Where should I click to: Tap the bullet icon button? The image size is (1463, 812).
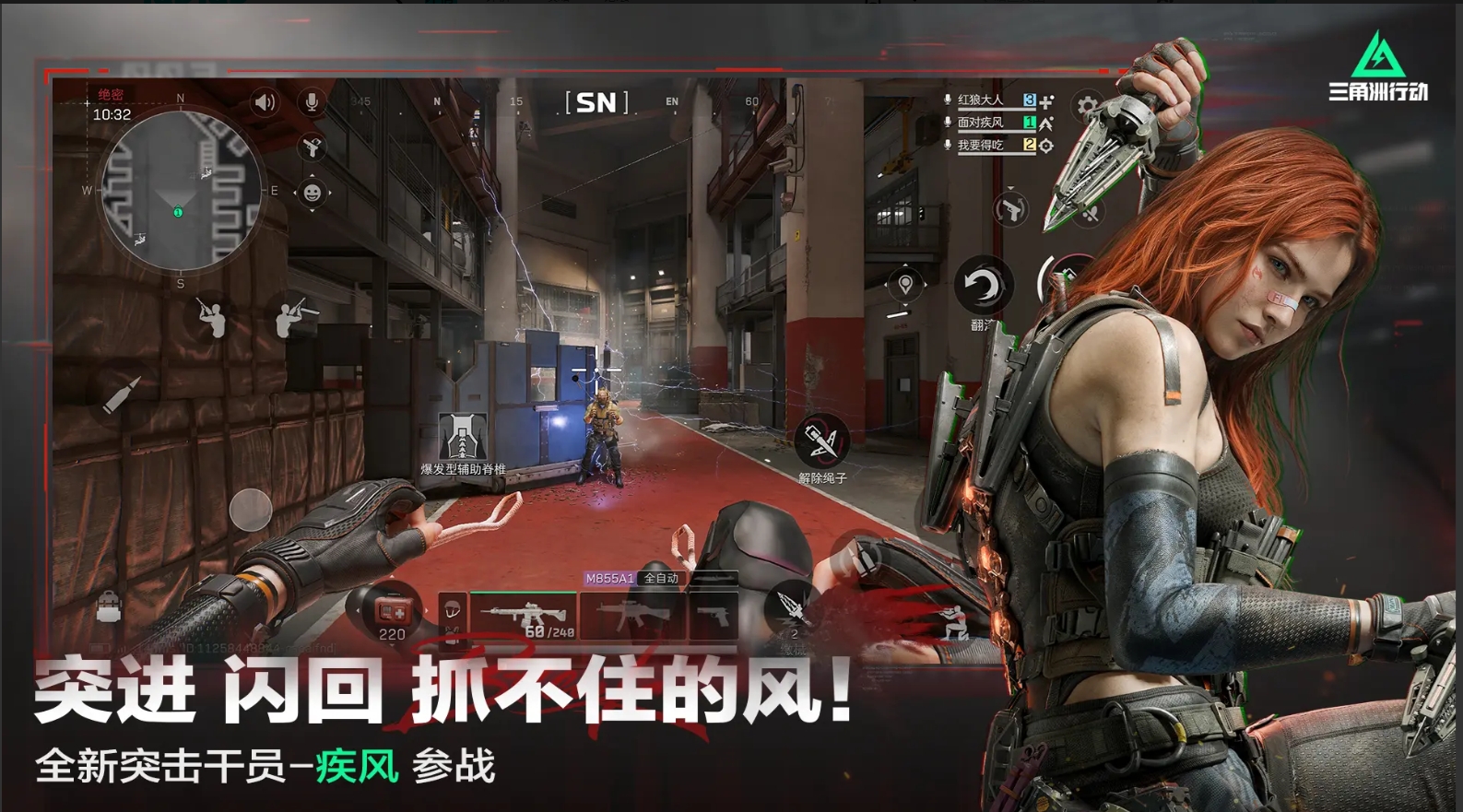tap(122, 394)
